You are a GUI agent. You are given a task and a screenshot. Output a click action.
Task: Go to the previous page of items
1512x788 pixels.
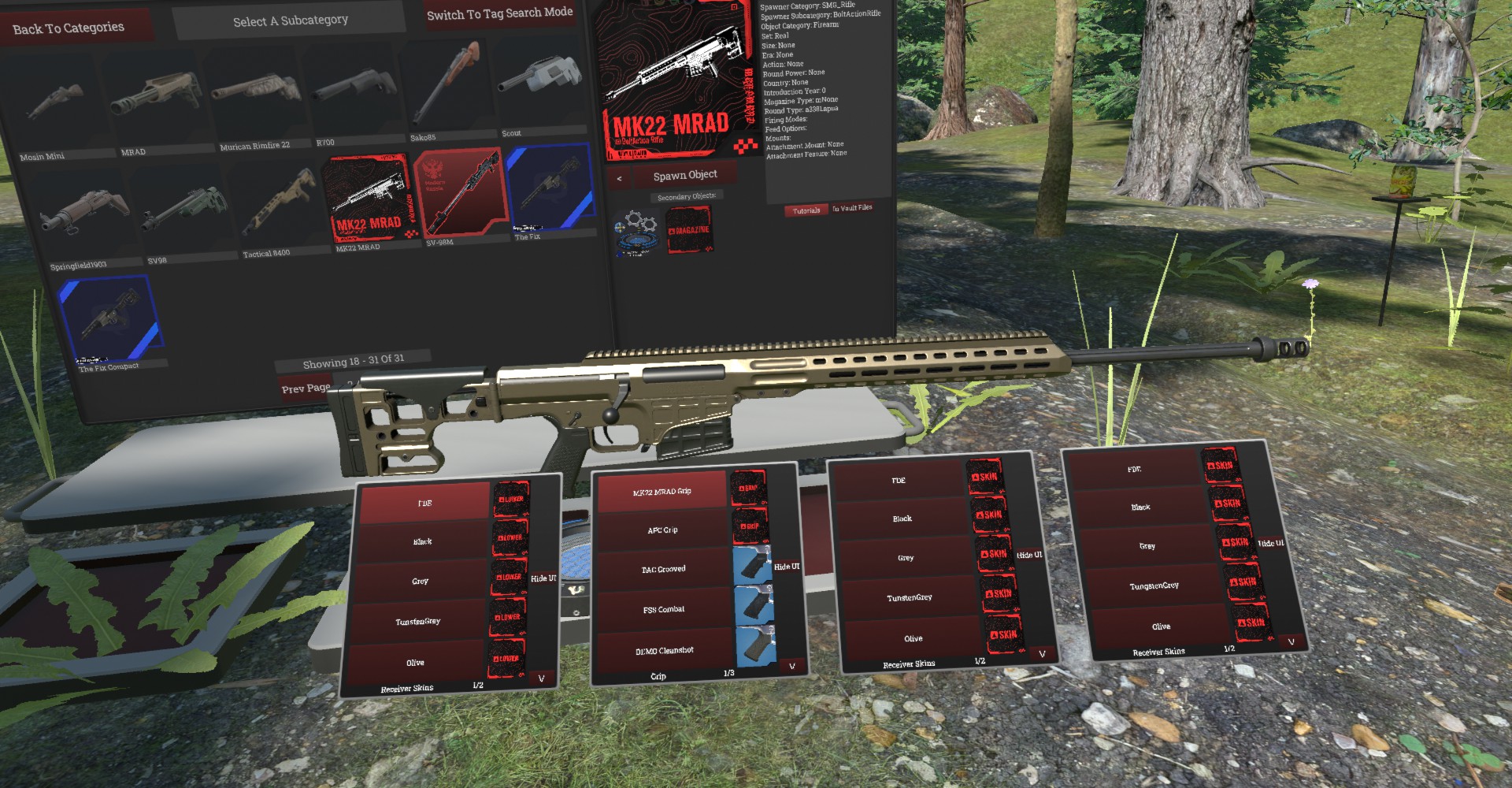coord(306,388)
